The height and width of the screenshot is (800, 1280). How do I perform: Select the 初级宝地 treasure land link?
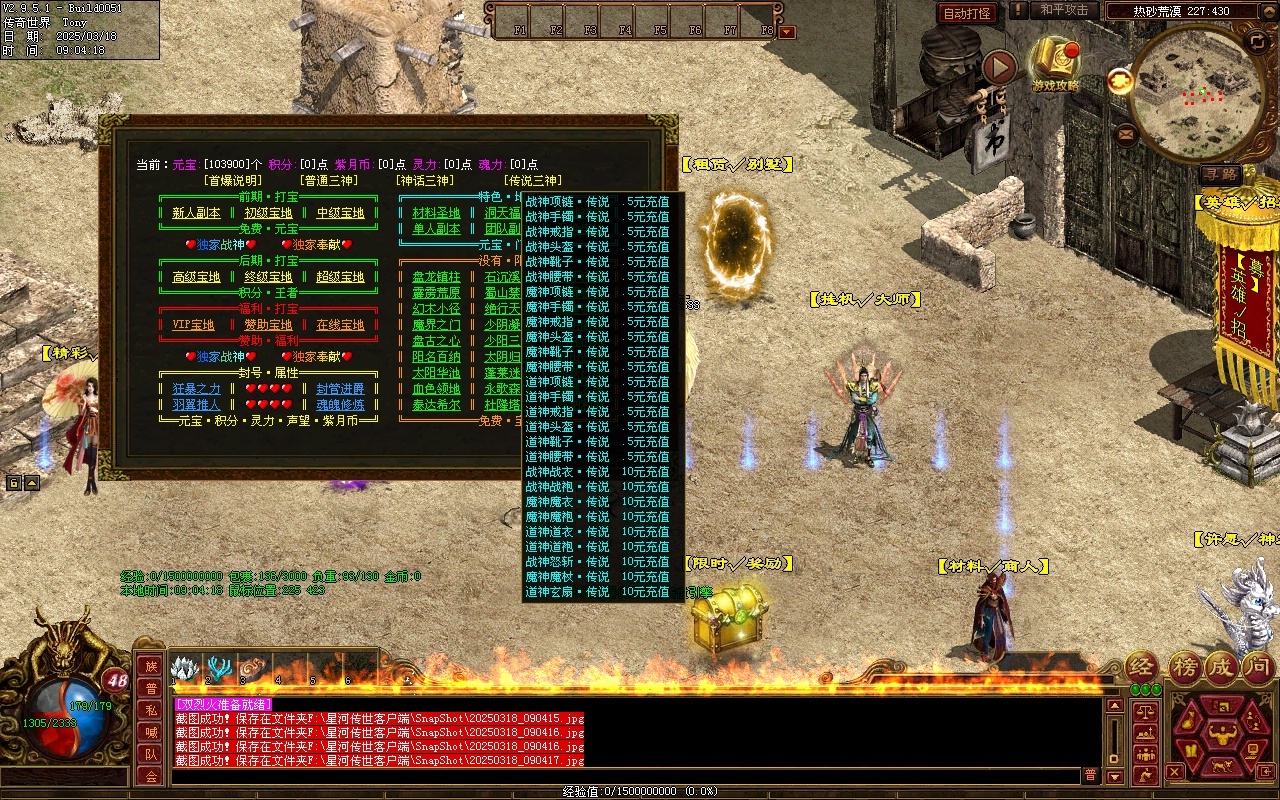(268, 213)
